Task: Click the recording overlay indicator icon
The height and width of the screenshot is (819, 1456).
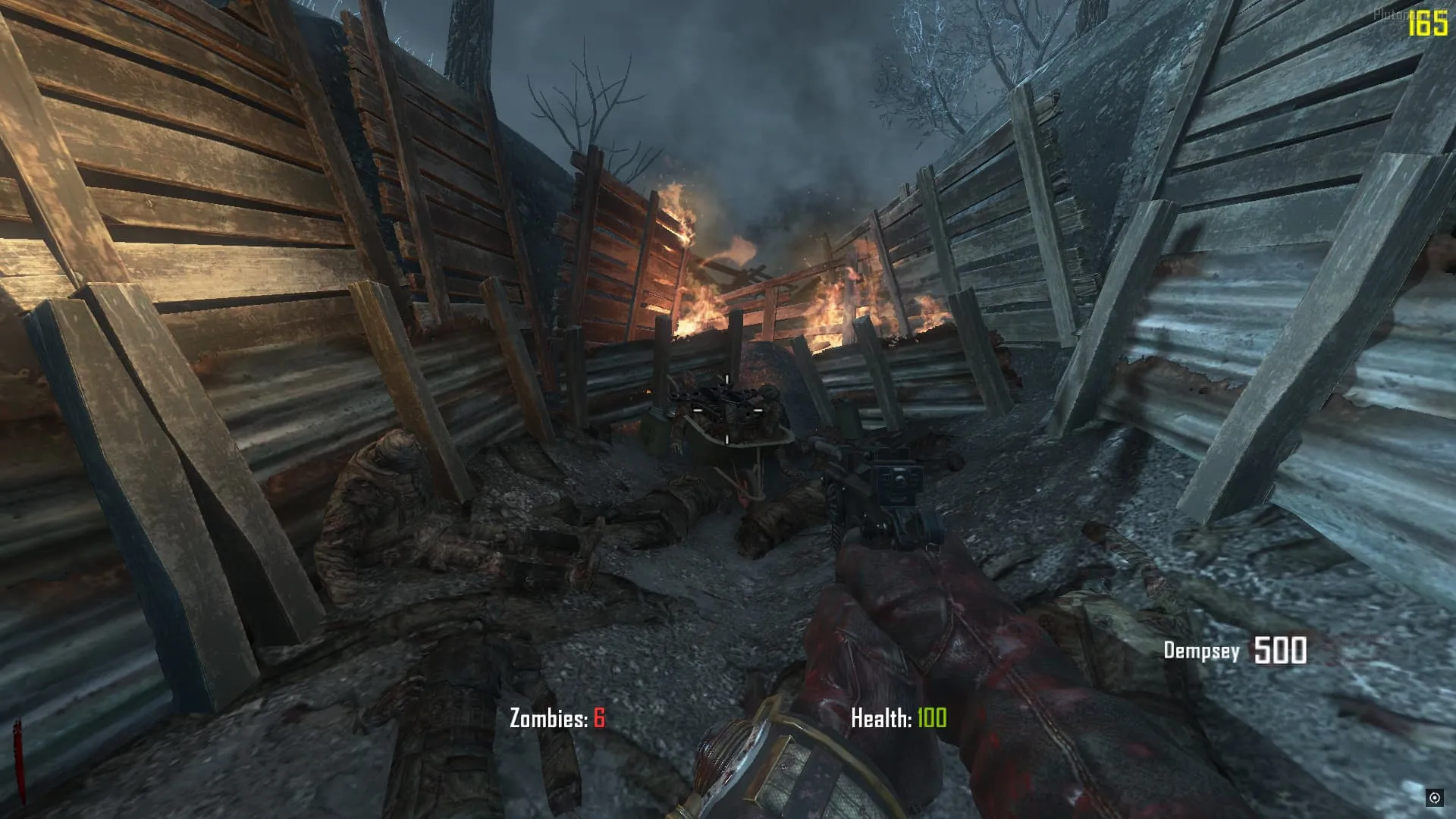Action: (x=1434, y=797)
